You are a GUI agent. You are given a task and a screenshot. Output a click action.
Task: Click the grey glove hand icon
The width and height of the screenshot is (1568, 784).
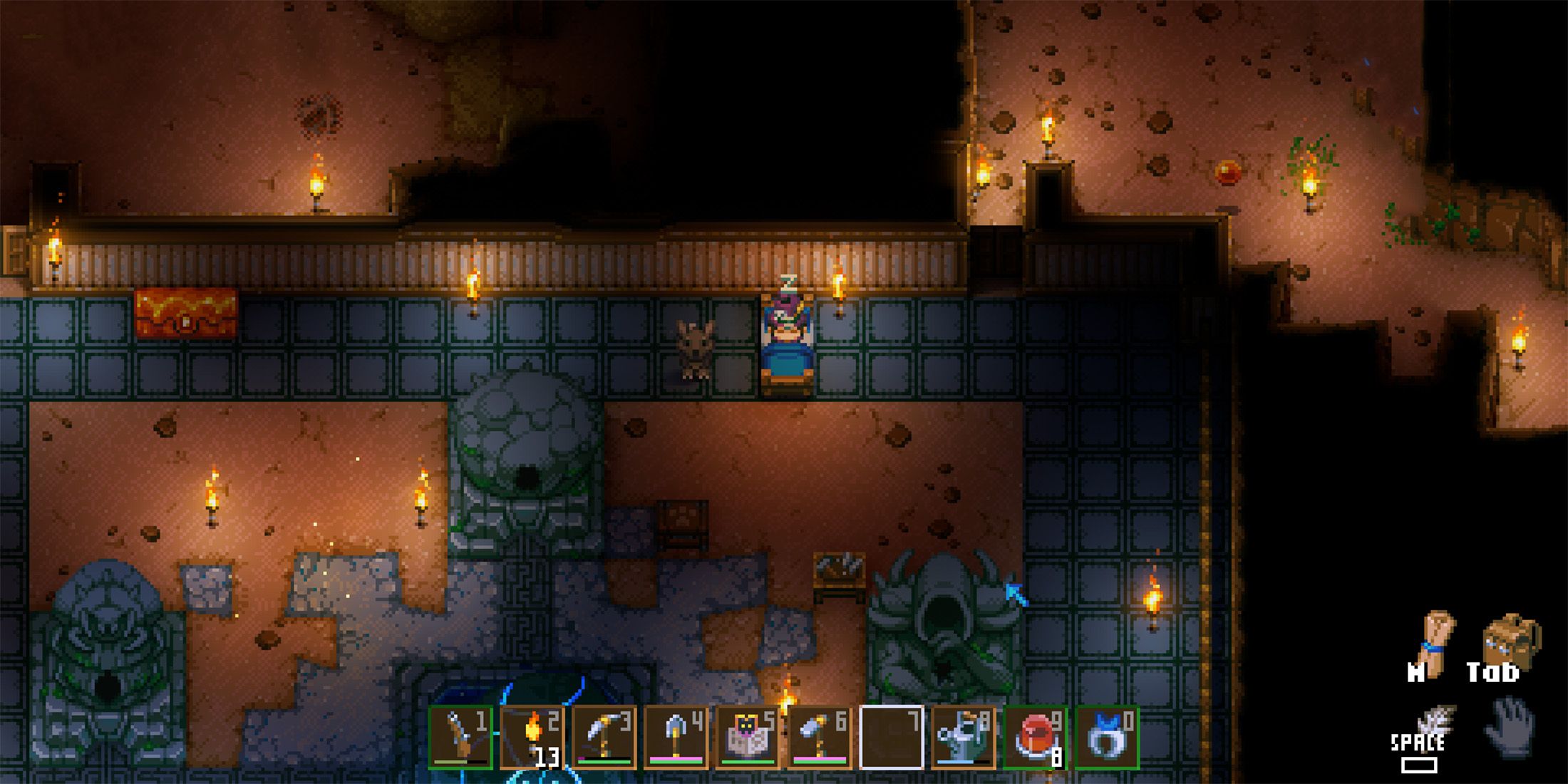[x=1510, y=727]
